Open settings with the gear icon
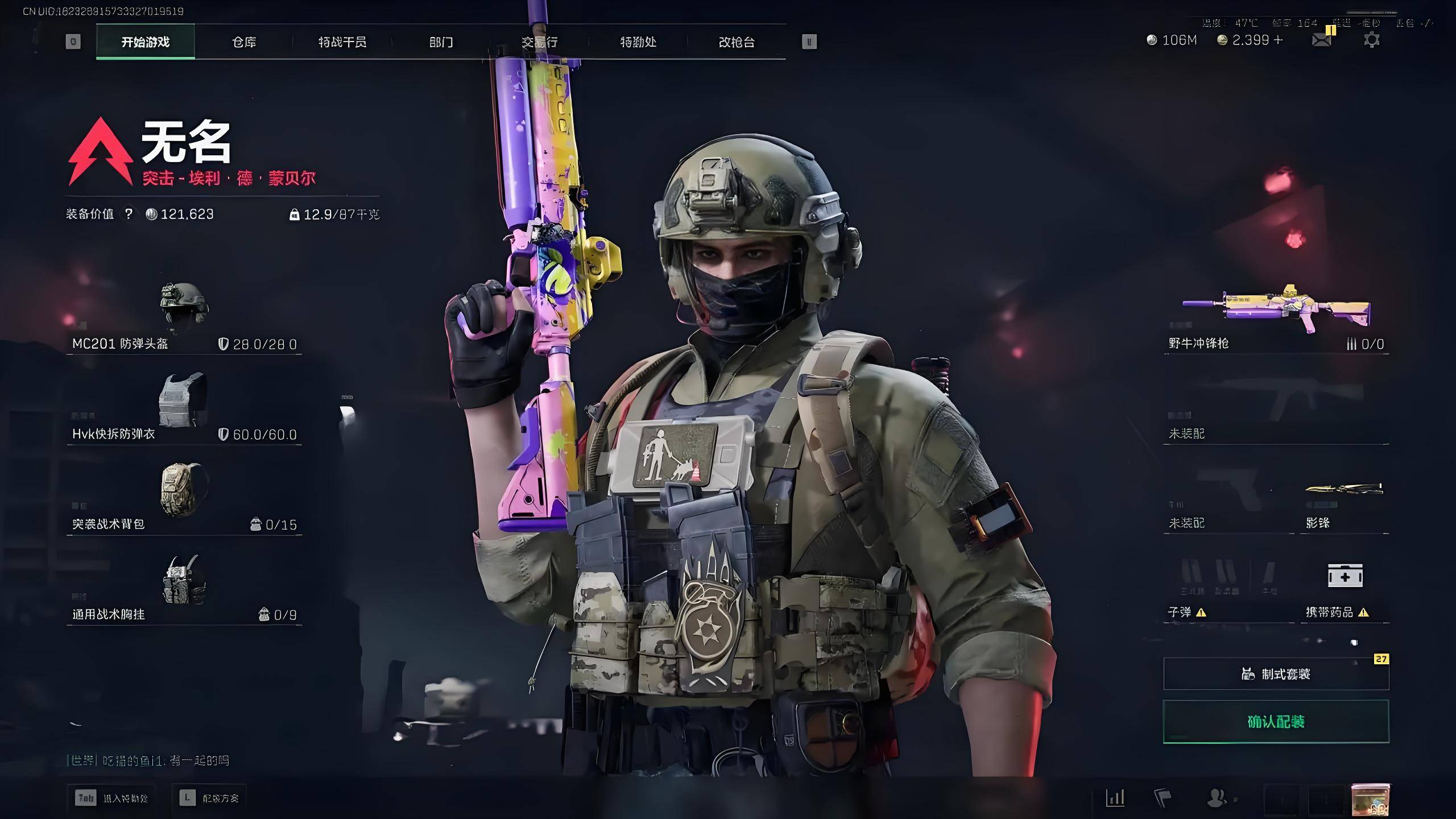This screenshot has width=1456, height=819. (1371, 40)
